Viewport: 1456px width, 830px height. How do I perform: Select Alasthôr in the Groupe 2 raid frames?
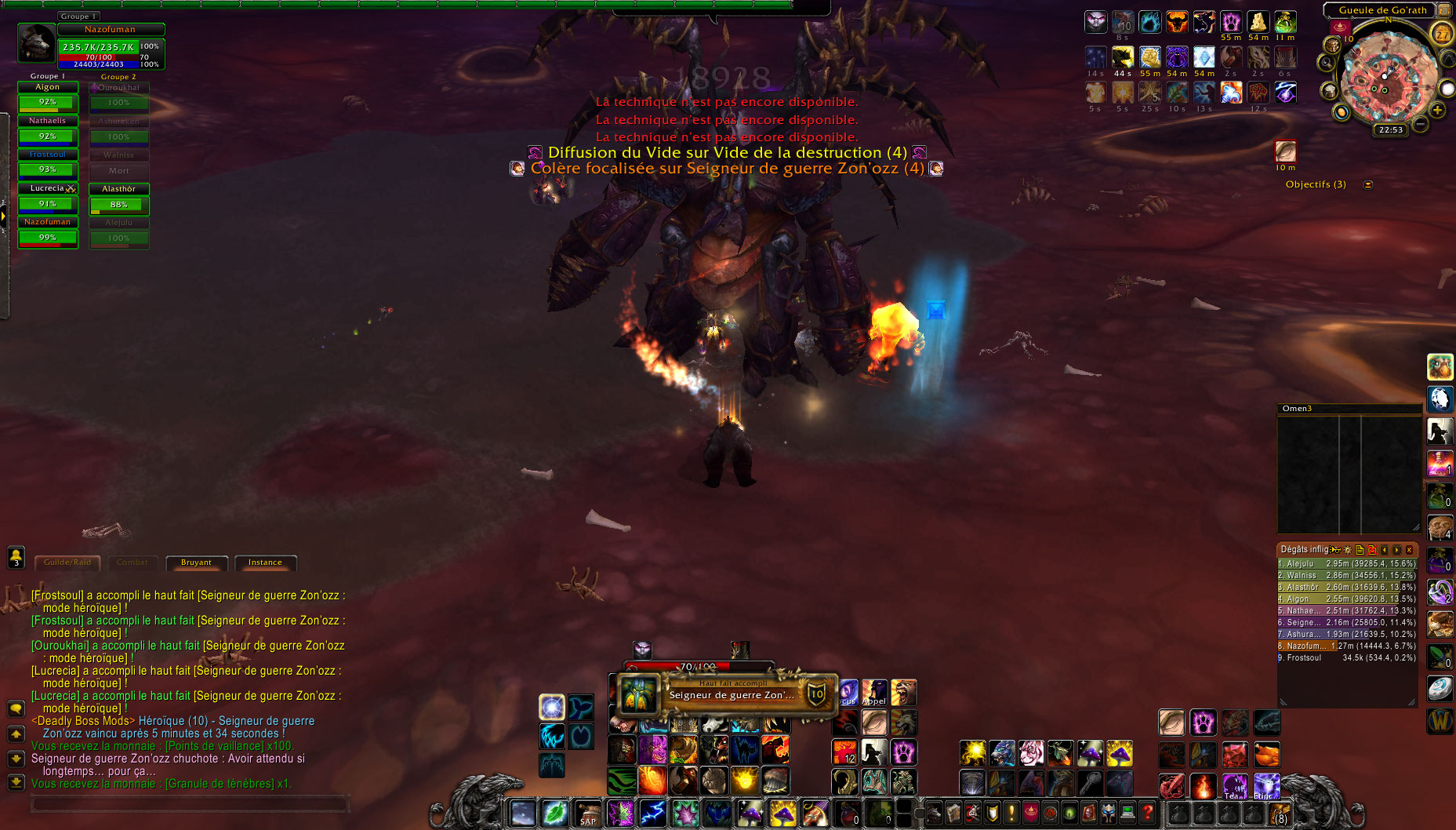(x=118, y=197)
